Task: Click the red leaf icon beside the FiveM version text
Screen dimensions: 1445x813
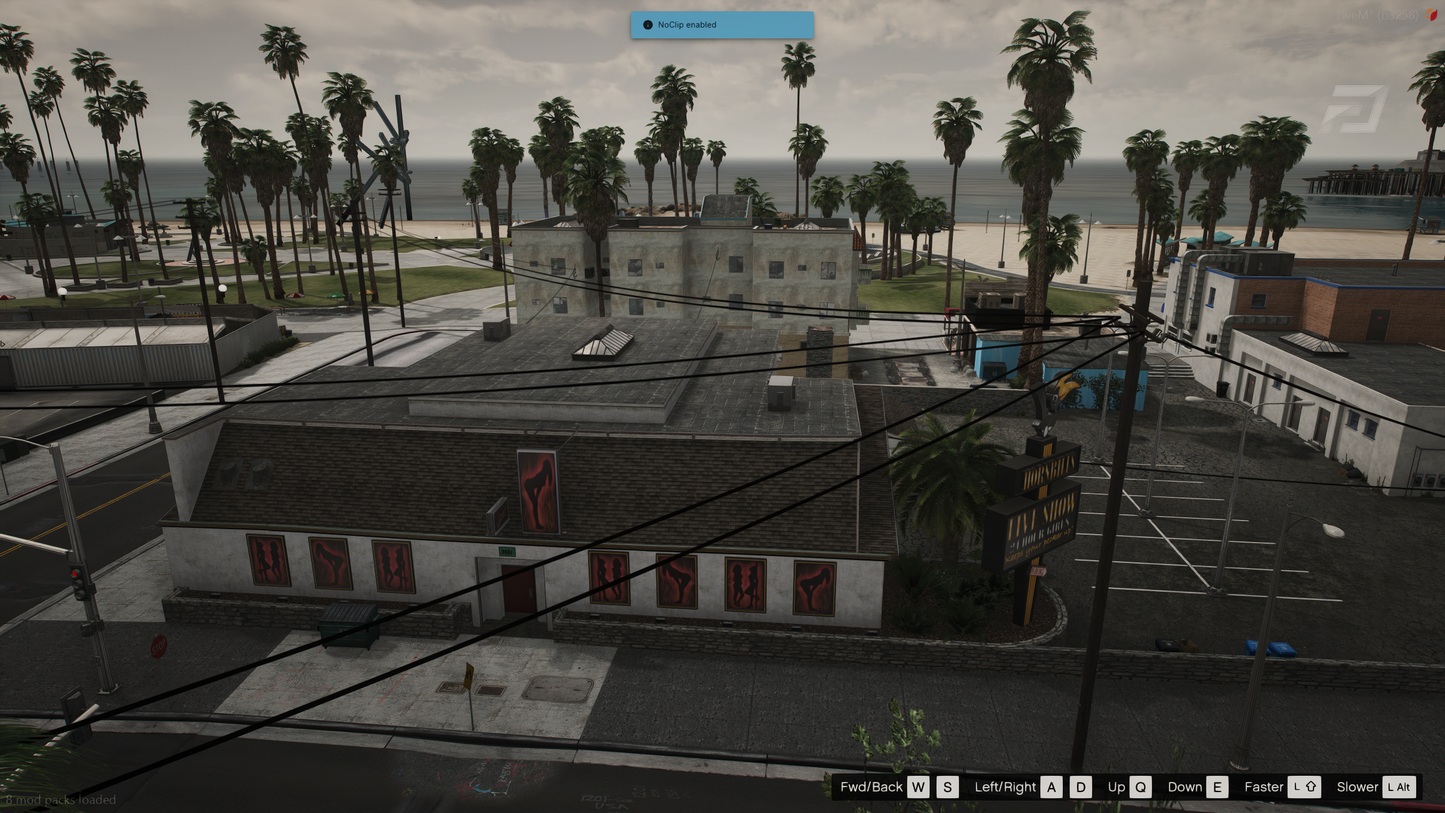Action: click(1433, 15)
